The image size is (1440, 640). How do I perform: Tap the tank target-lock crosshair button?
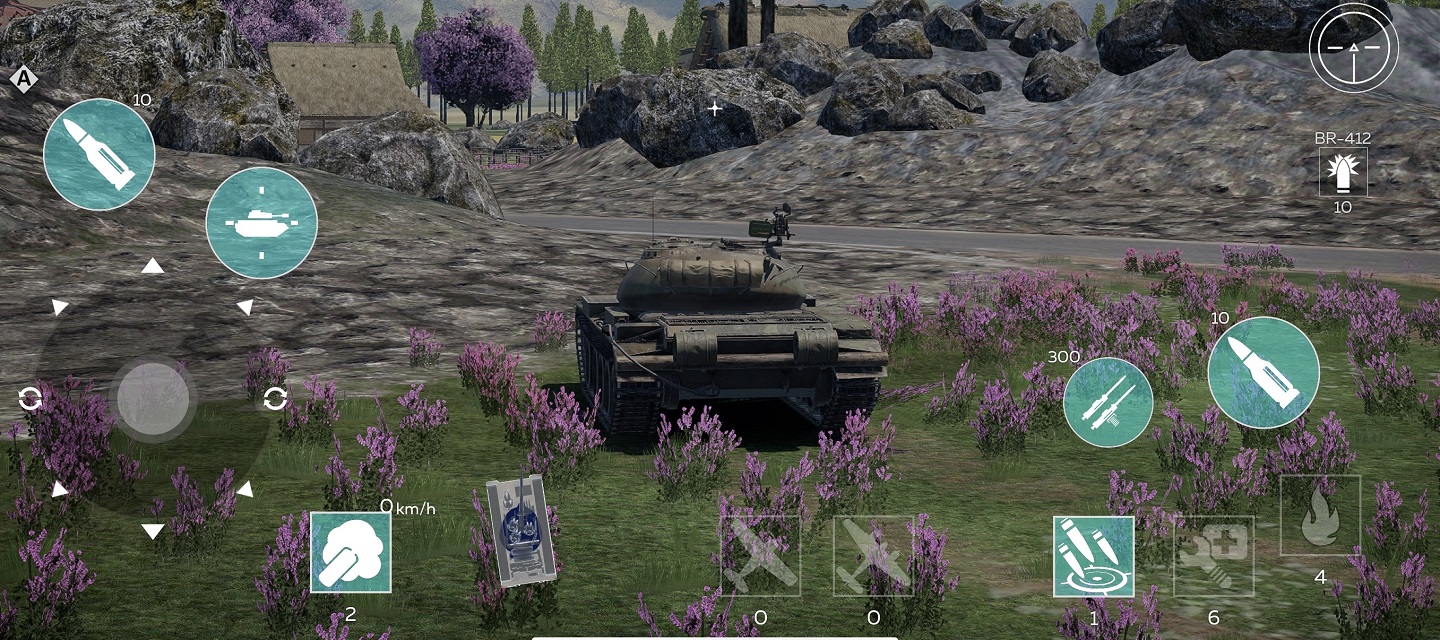point(261,223)
